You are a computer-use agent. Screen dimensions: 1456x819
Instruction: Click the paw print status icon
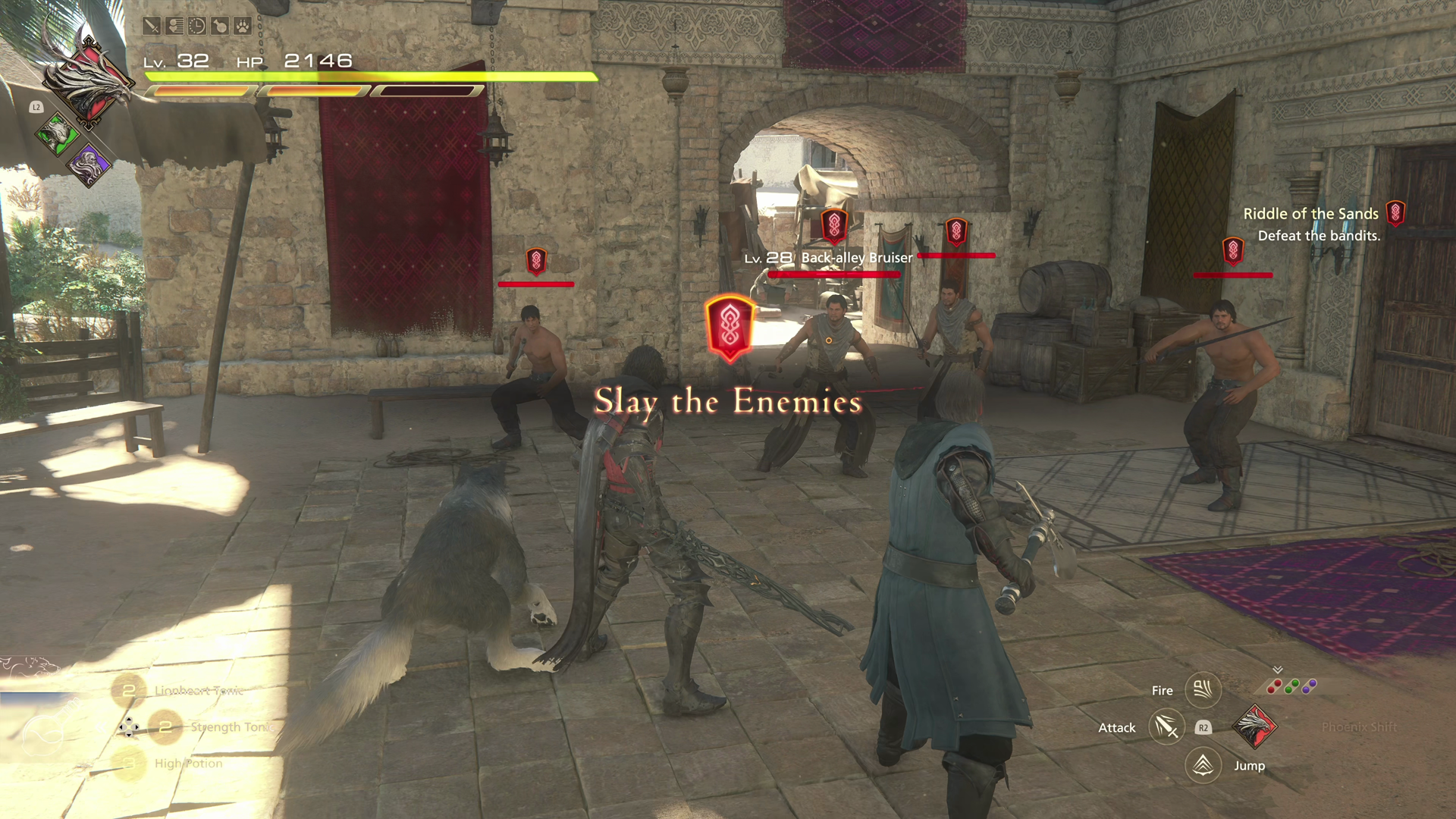[x=243, y=27]
